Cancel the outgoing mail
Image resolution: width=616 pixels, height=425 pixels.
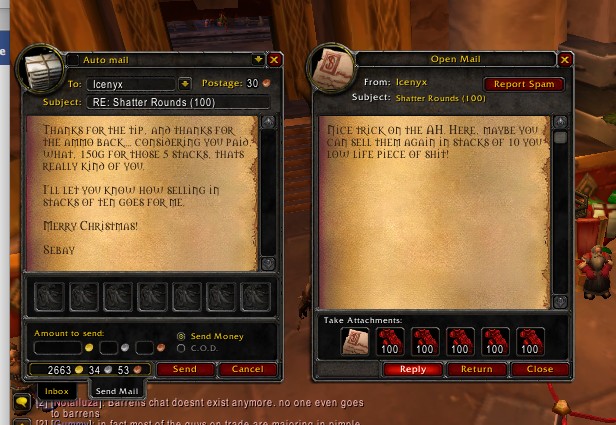247,369
